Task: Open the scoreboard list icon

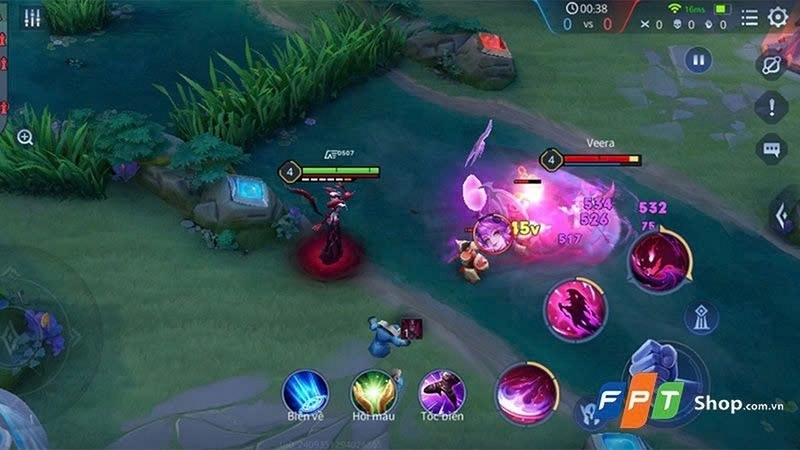Action: (750, 17)
